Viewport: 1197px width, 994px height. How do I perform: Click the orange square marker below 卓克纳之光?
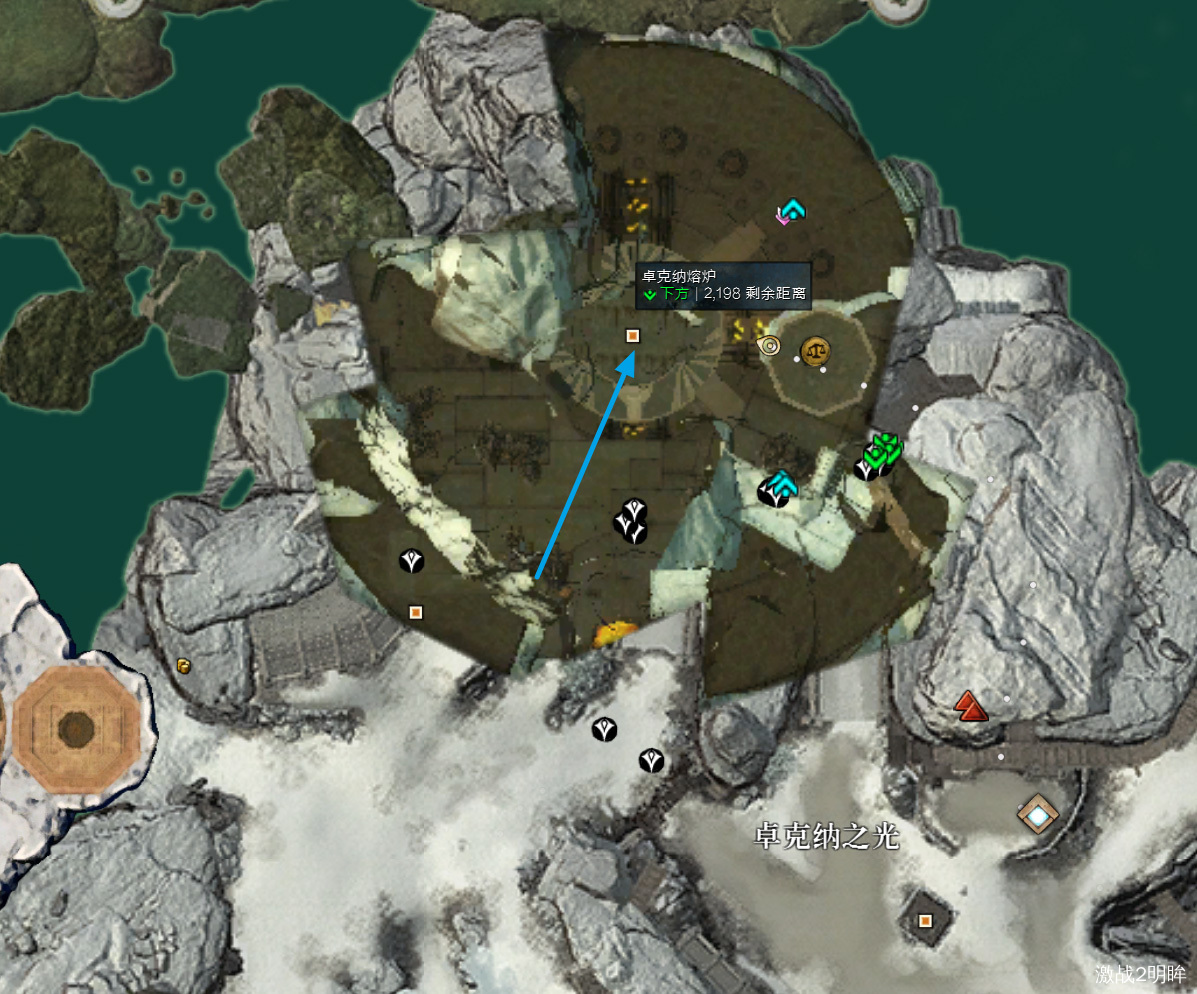pos(925,920)
